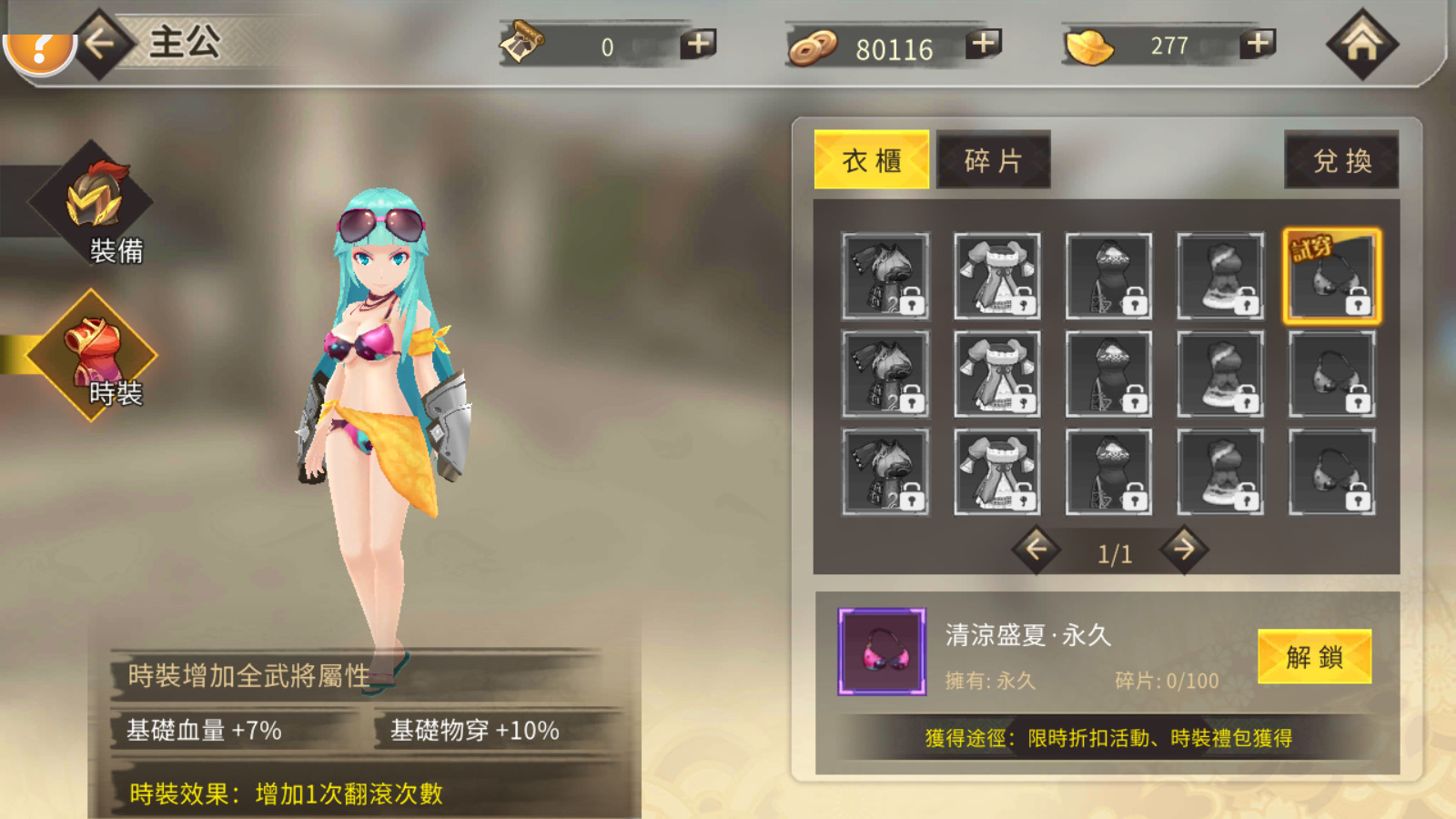Switch to the 衣櫃 wardrobe tab
The width and height of the screenshot is (1456, 819).
tap(871, 159)
